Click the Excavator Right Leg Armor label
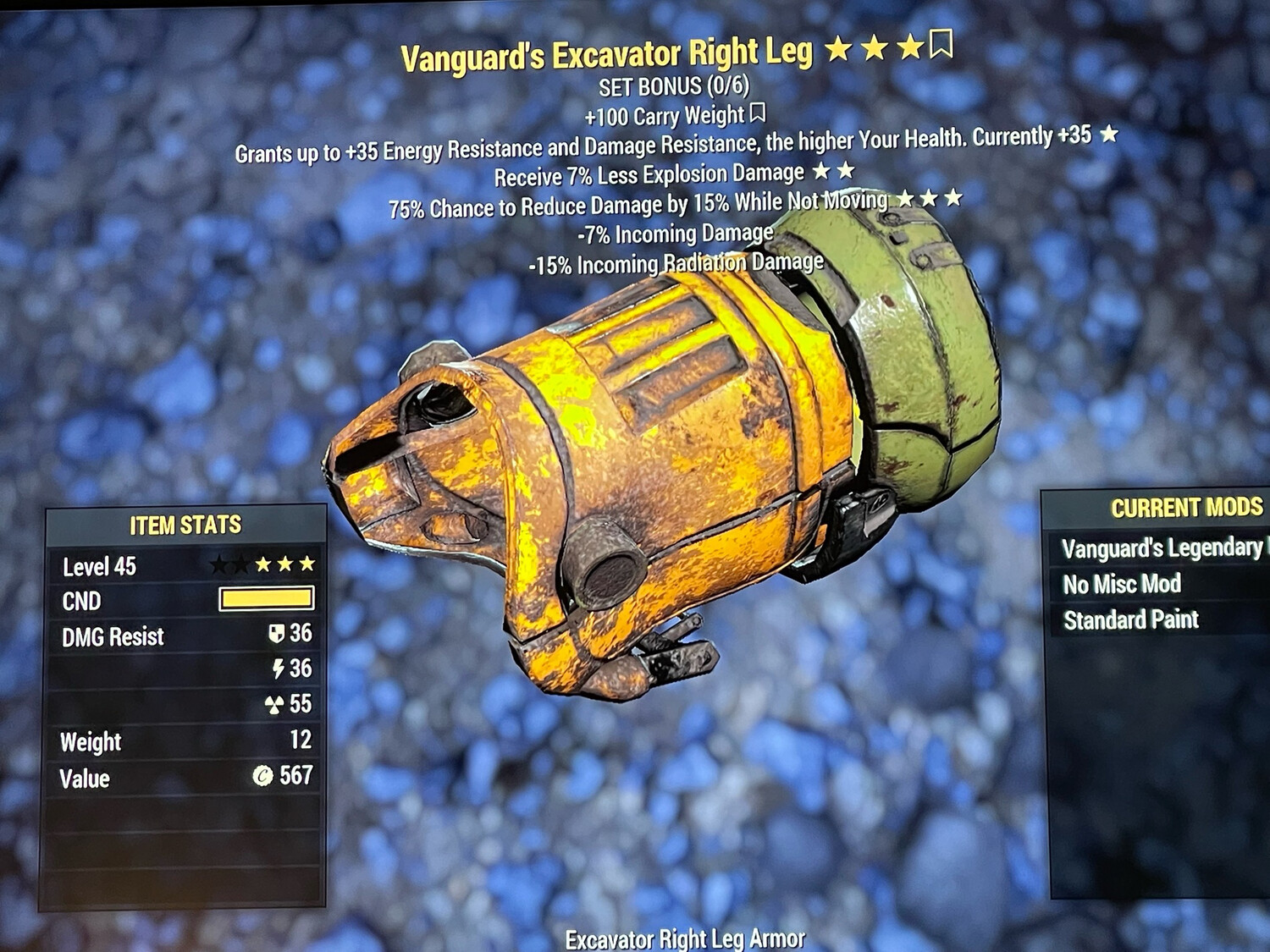Image resolution: width=1270 pixels, height=952 pixels. 686,938
